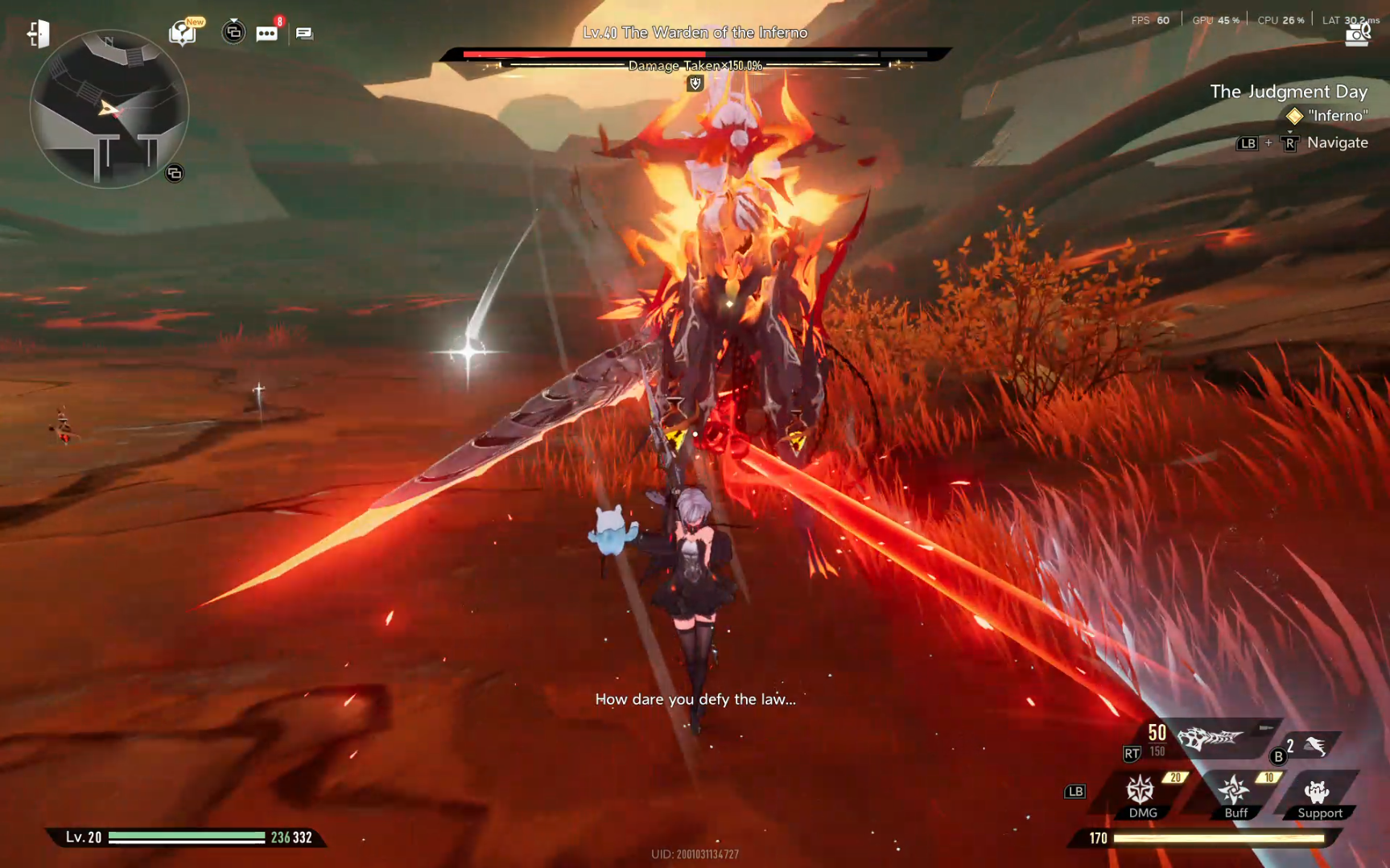Click the exit door icon
The image size is (1390, 868).
38,34
